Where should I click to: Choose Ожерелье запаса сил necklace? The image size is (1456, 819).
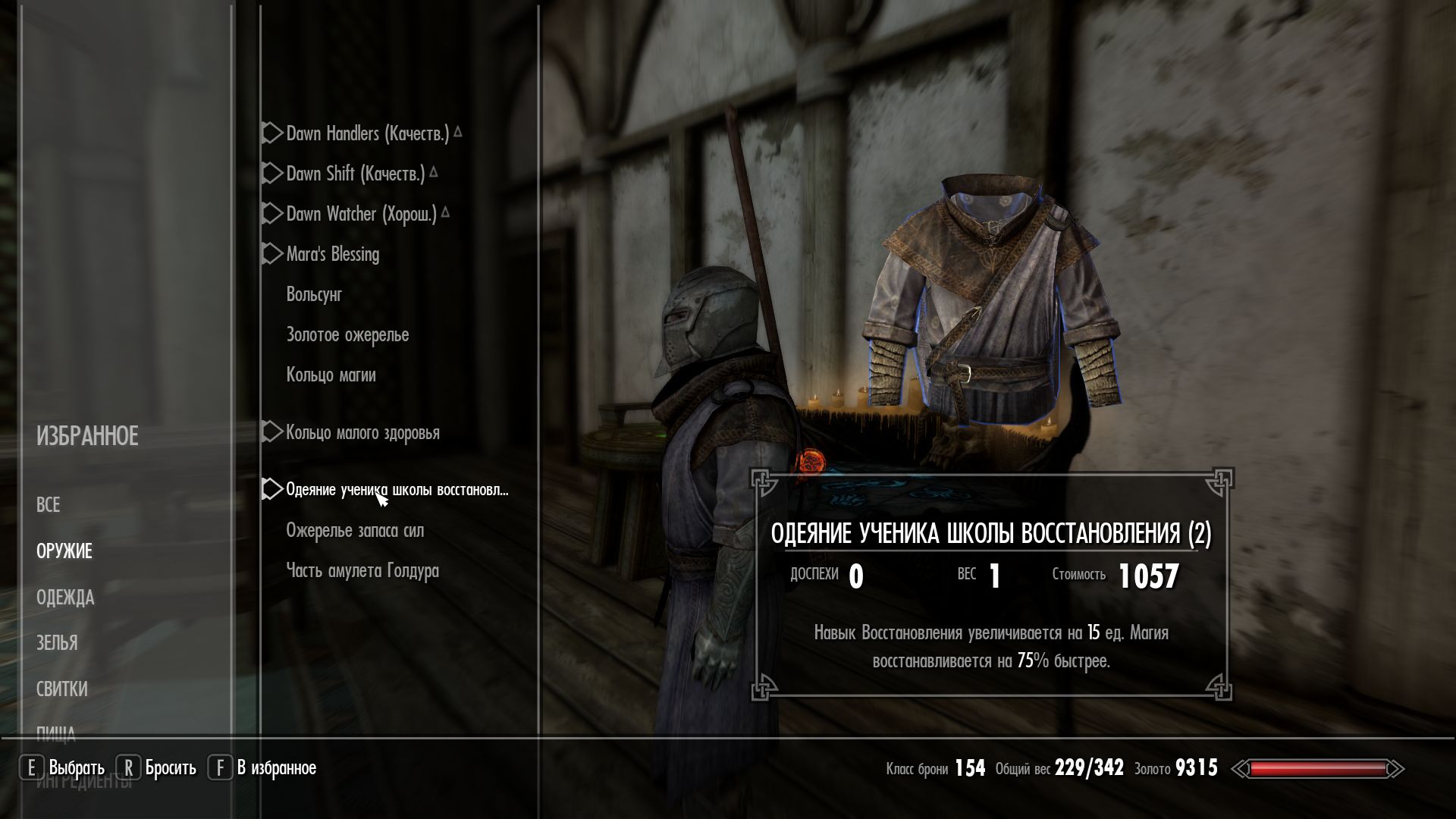tap(355, 531)
